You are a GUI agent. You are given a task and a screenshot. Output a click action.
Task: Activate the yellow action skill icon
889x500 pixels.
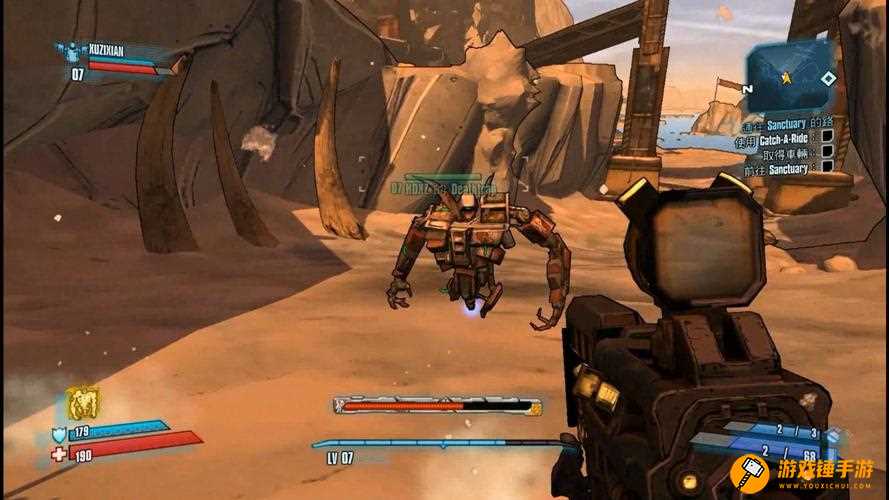[82, 404]
